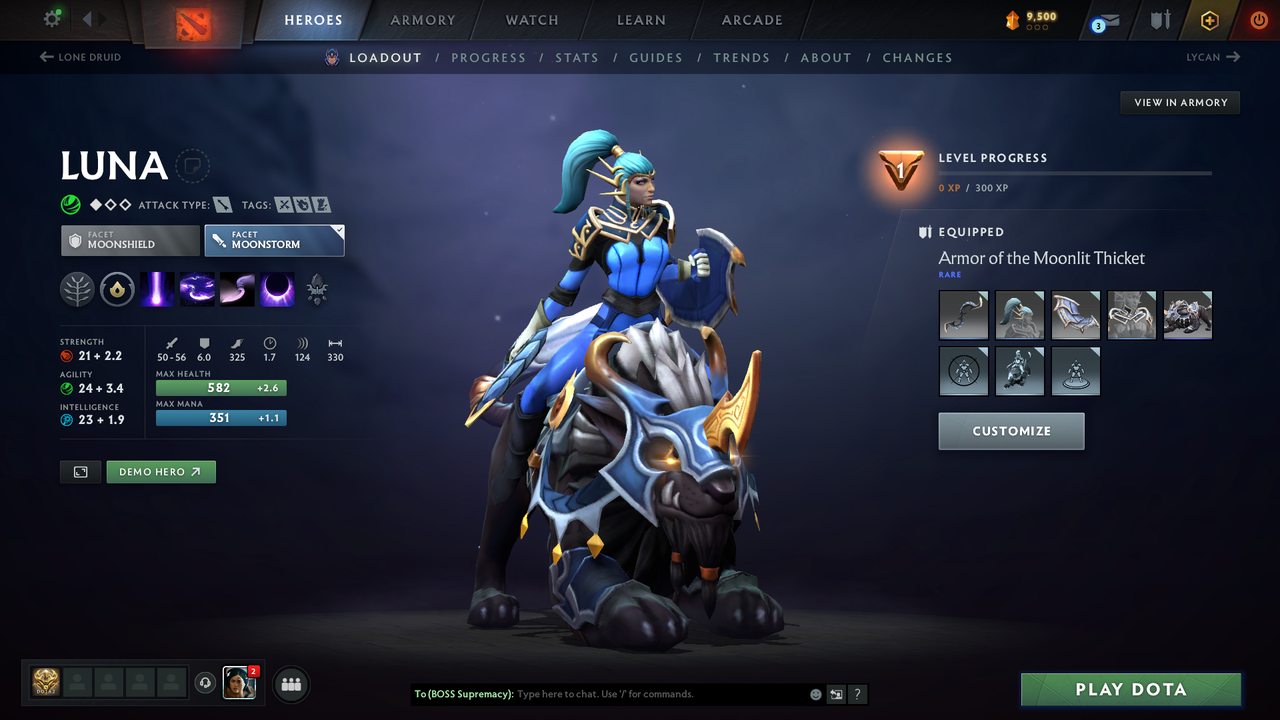
Task: Open Dota Plus via the gold hexagon icon
Action: point(1209,20)
